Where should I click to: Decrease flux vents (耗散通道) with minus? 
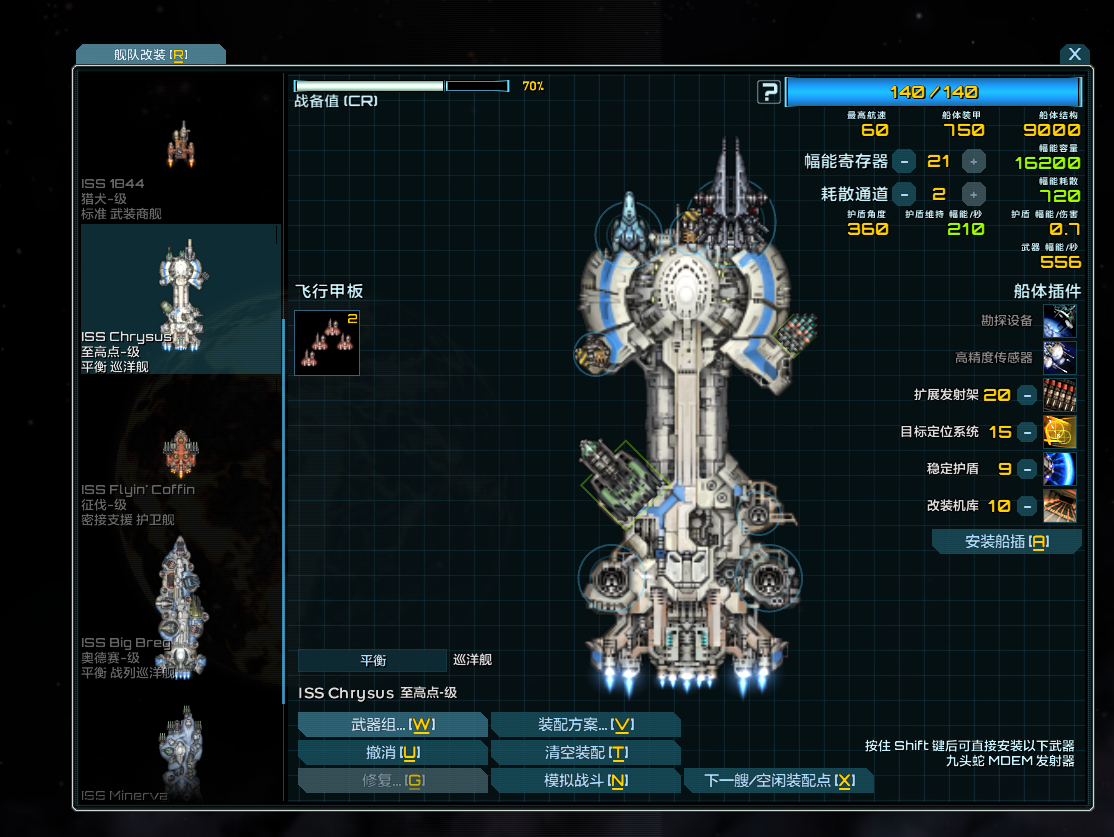[x=904, y=194]
